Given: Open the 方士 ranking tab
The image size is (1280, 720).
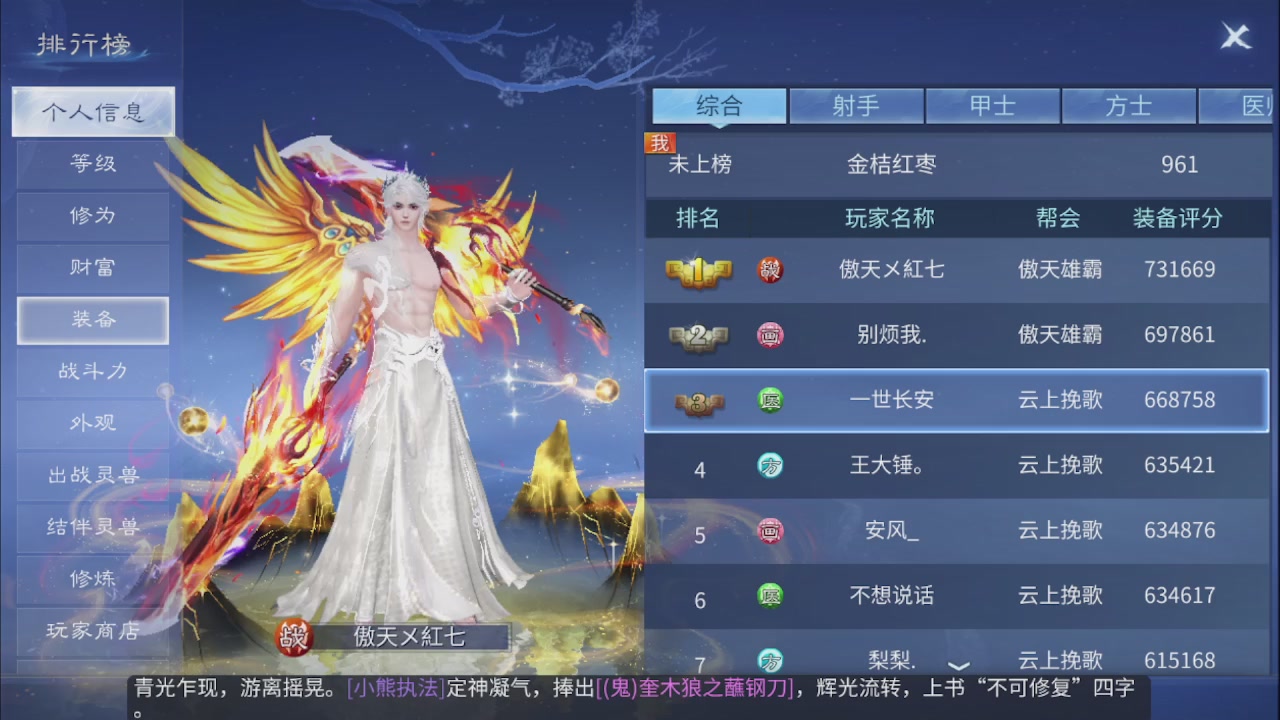Looking at the screenshot, I should point(1129,104).
